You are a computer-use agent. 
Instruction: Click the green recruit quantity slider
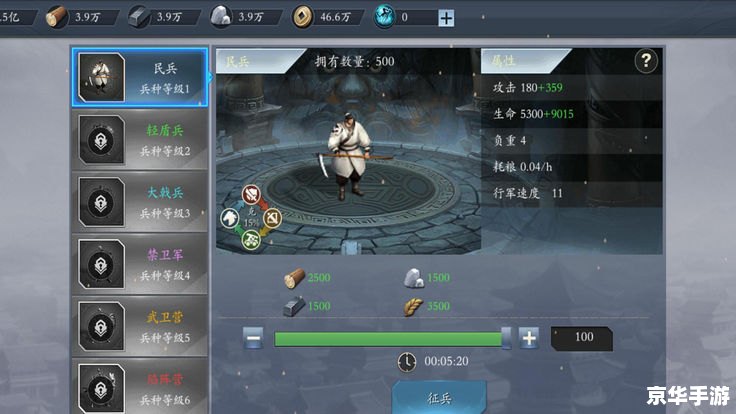[390, 338]
